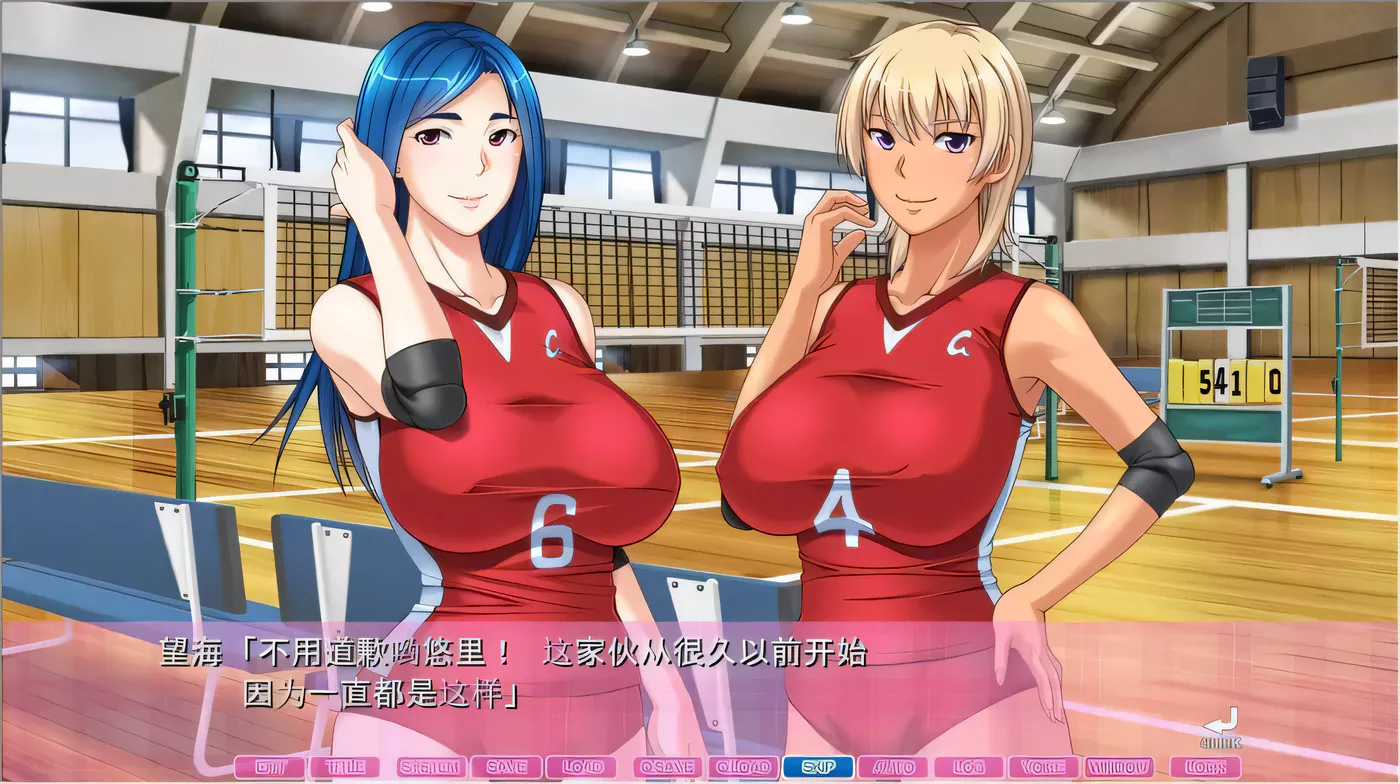1400x784 pixels.
Task: Quick load with Q.LOAD
Action: click(744, 768)
